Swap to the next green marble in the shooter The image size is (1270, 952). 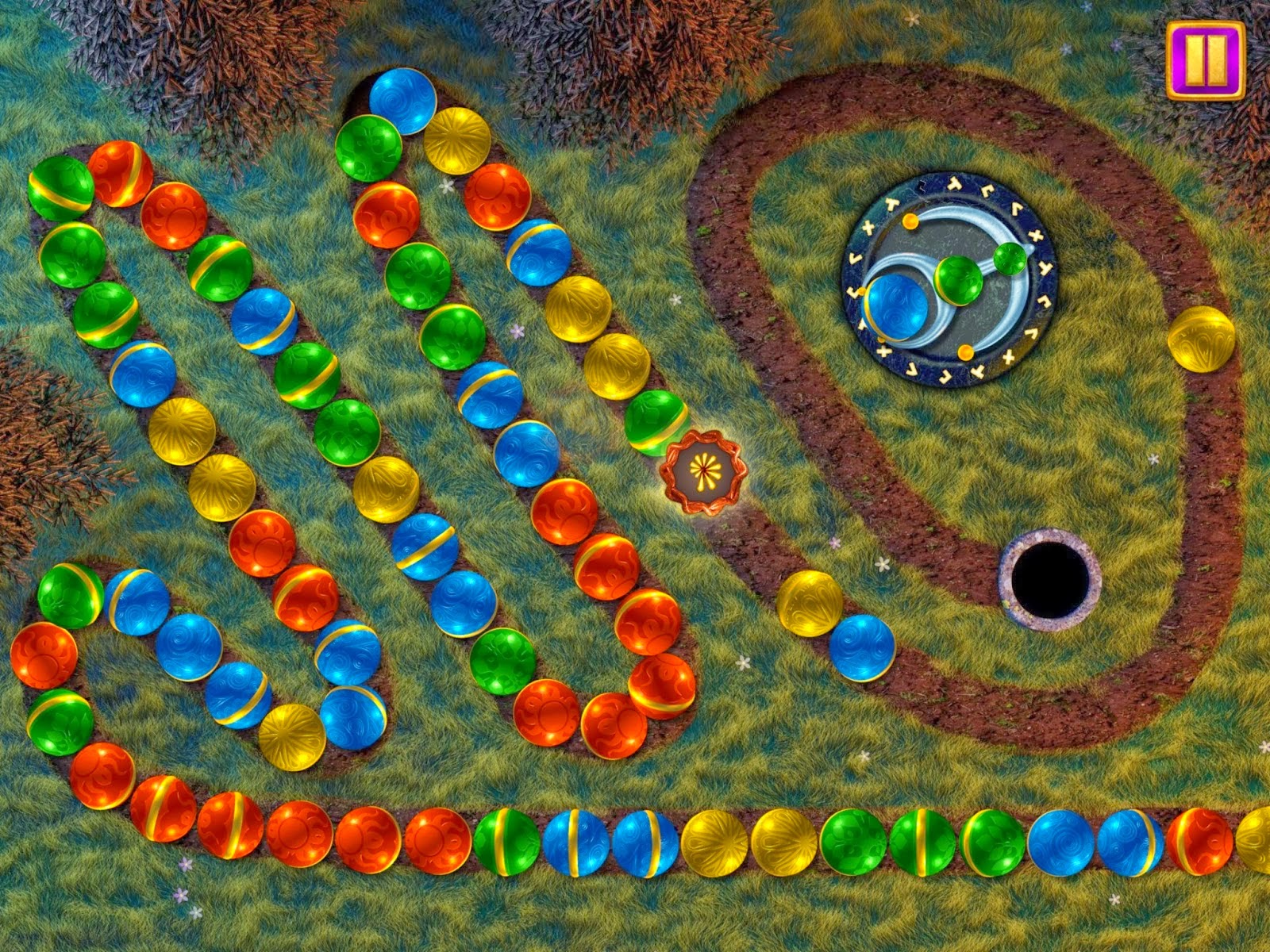961,282
